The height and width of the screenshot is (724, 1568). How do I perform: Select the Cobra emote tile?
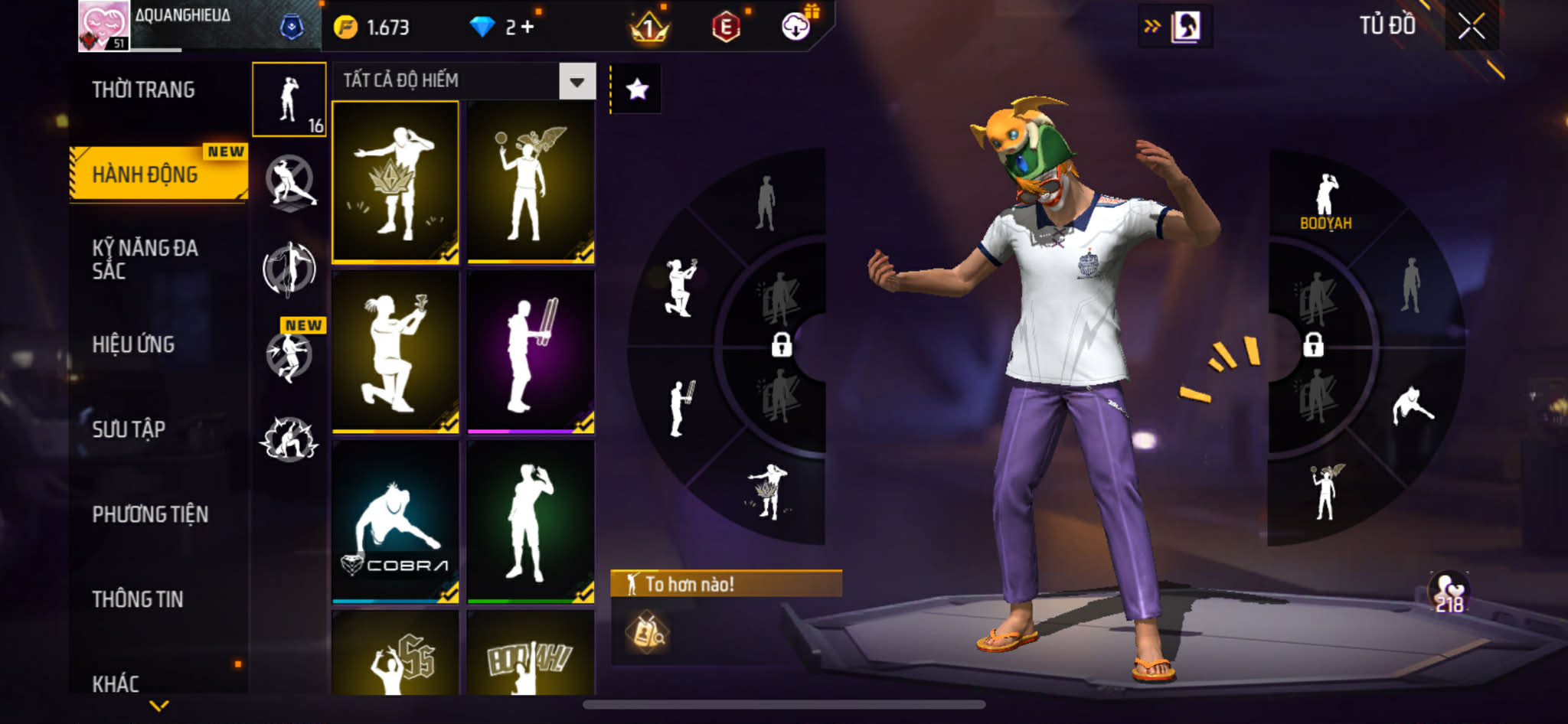(x=395, y=523)
